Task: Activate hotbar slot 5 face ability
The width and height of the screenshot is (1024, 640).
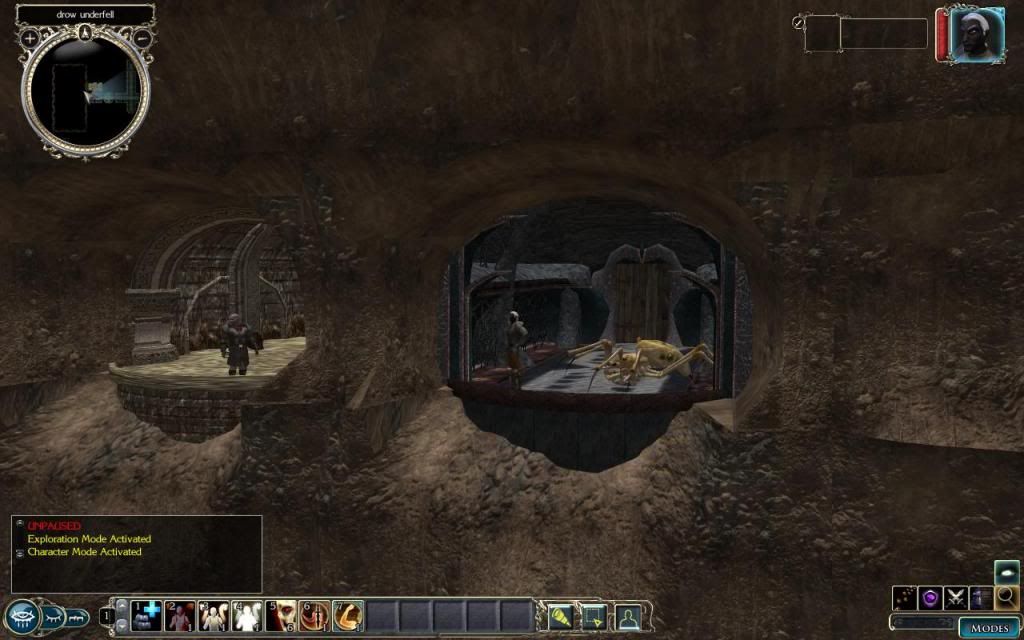Action: (x=281, y=615)
